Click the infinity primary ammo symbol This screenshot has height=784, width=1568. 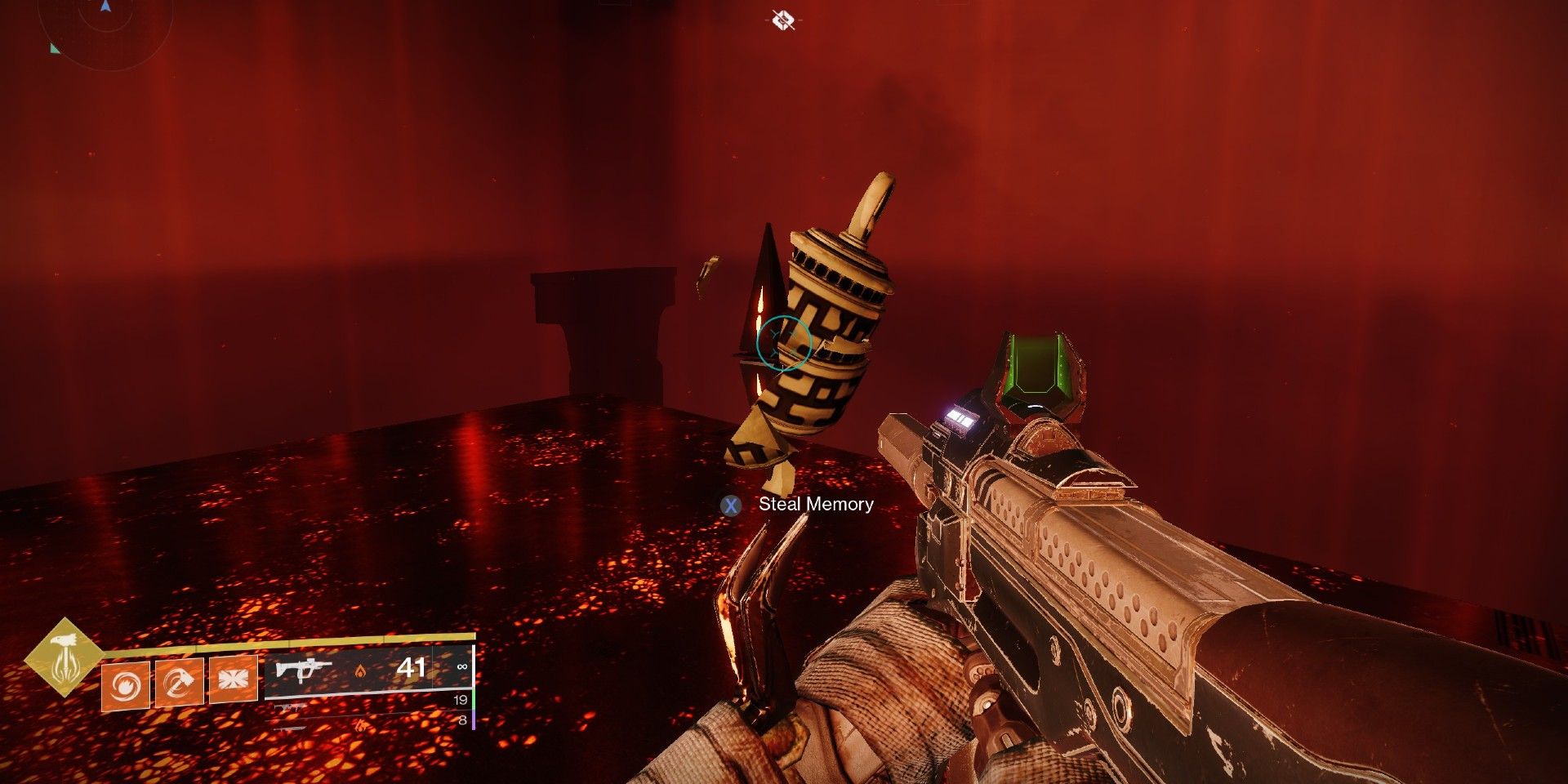(462, 667)
